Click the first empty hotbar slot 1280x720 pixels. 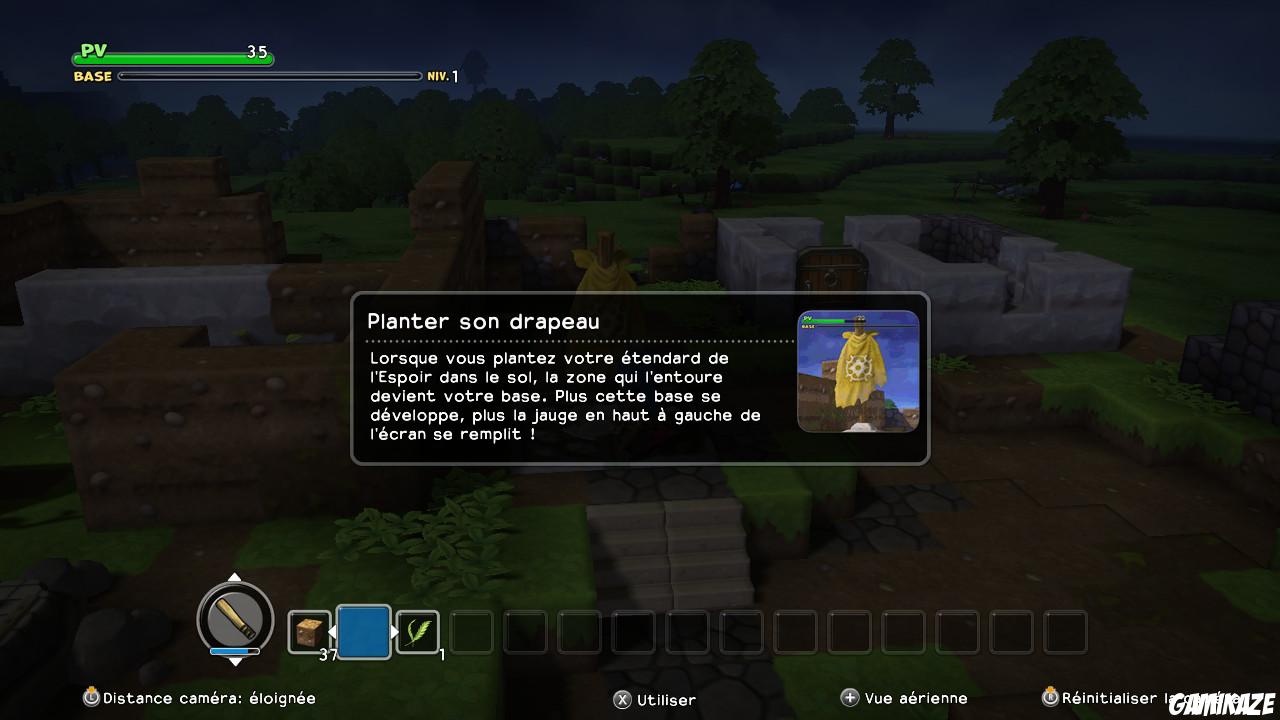tap(471, 631)
